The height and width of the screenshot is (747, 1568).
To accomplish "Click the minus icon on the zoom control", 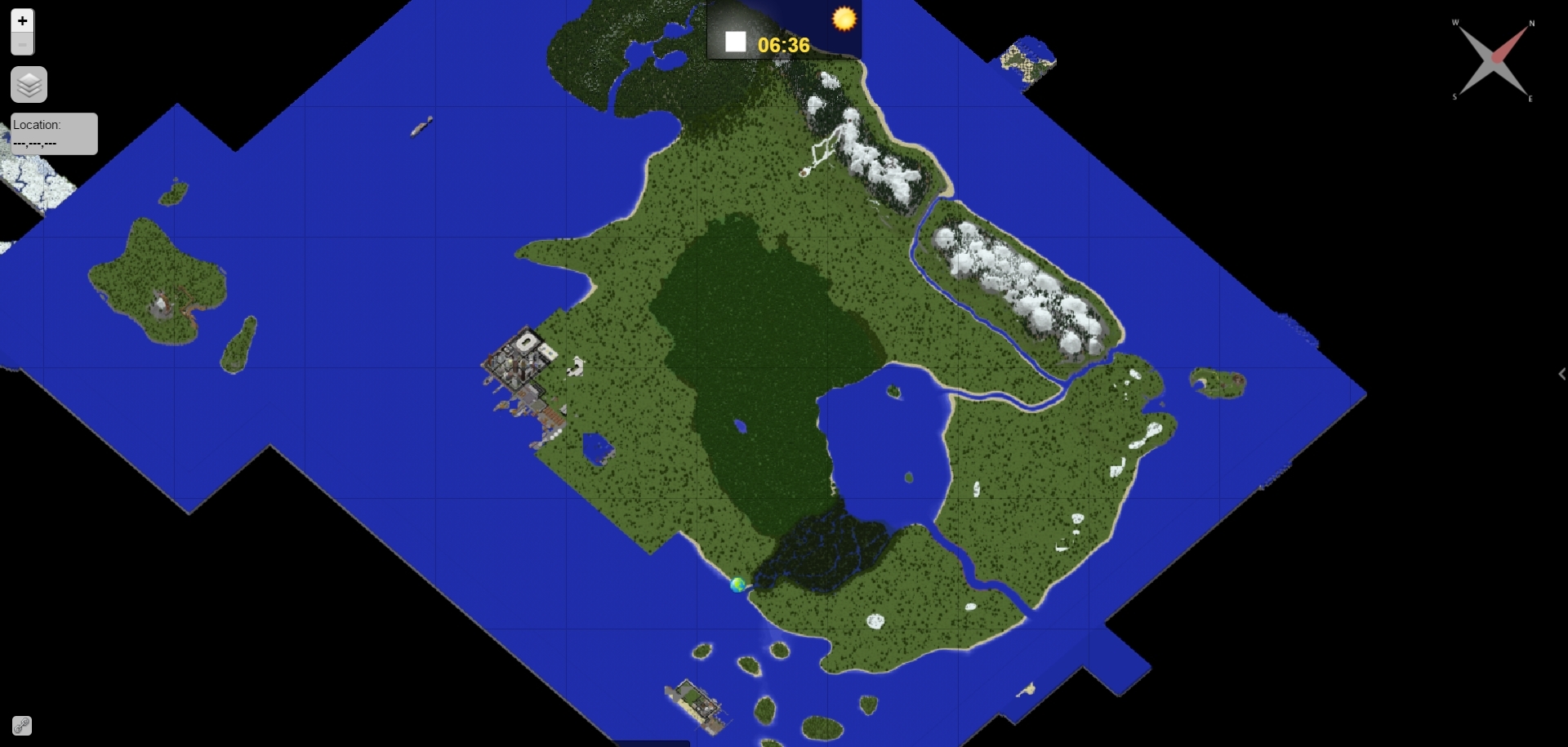I will 21,47.
